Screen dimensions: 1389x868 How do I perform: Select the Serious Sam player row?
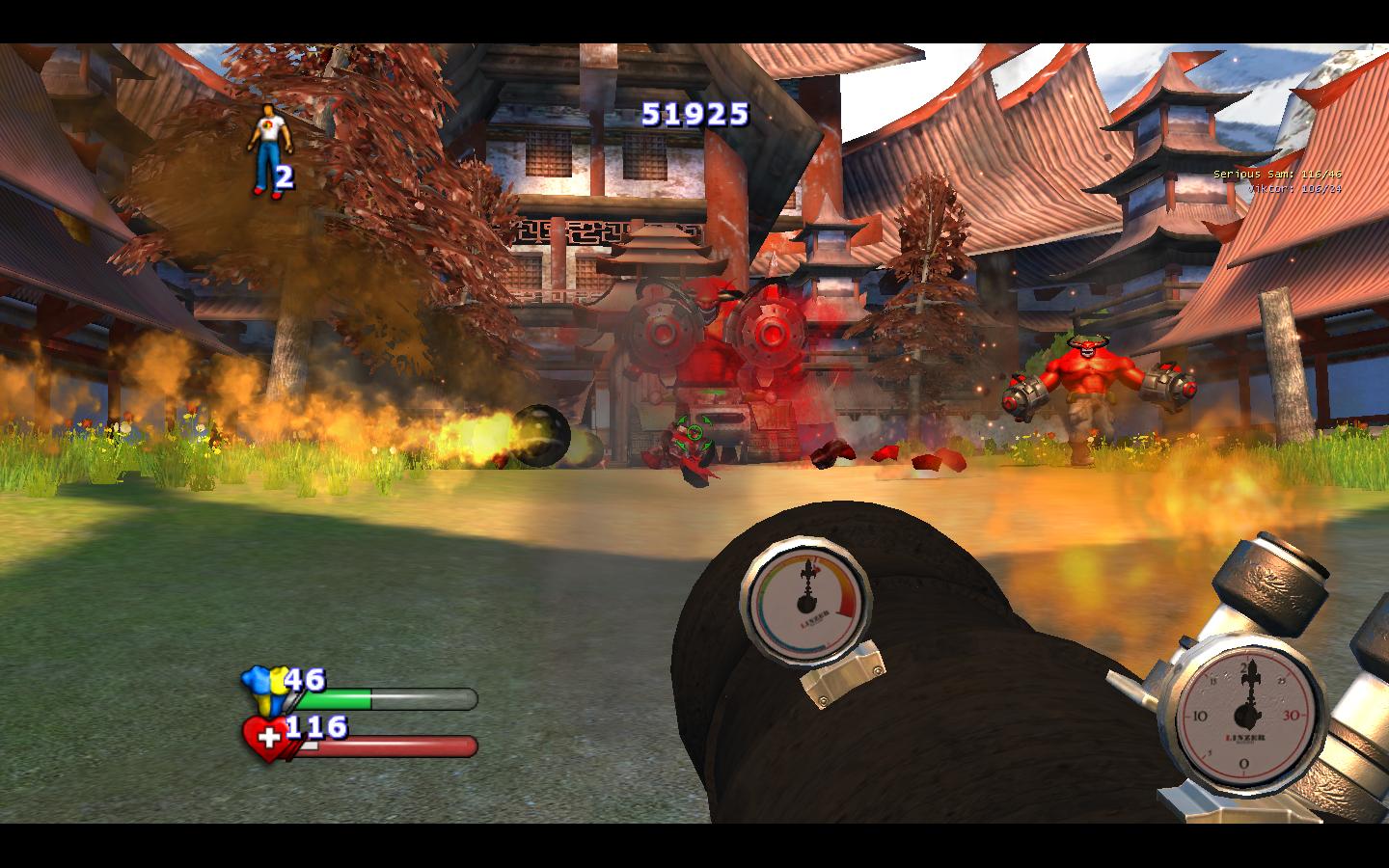point(1277,174)
